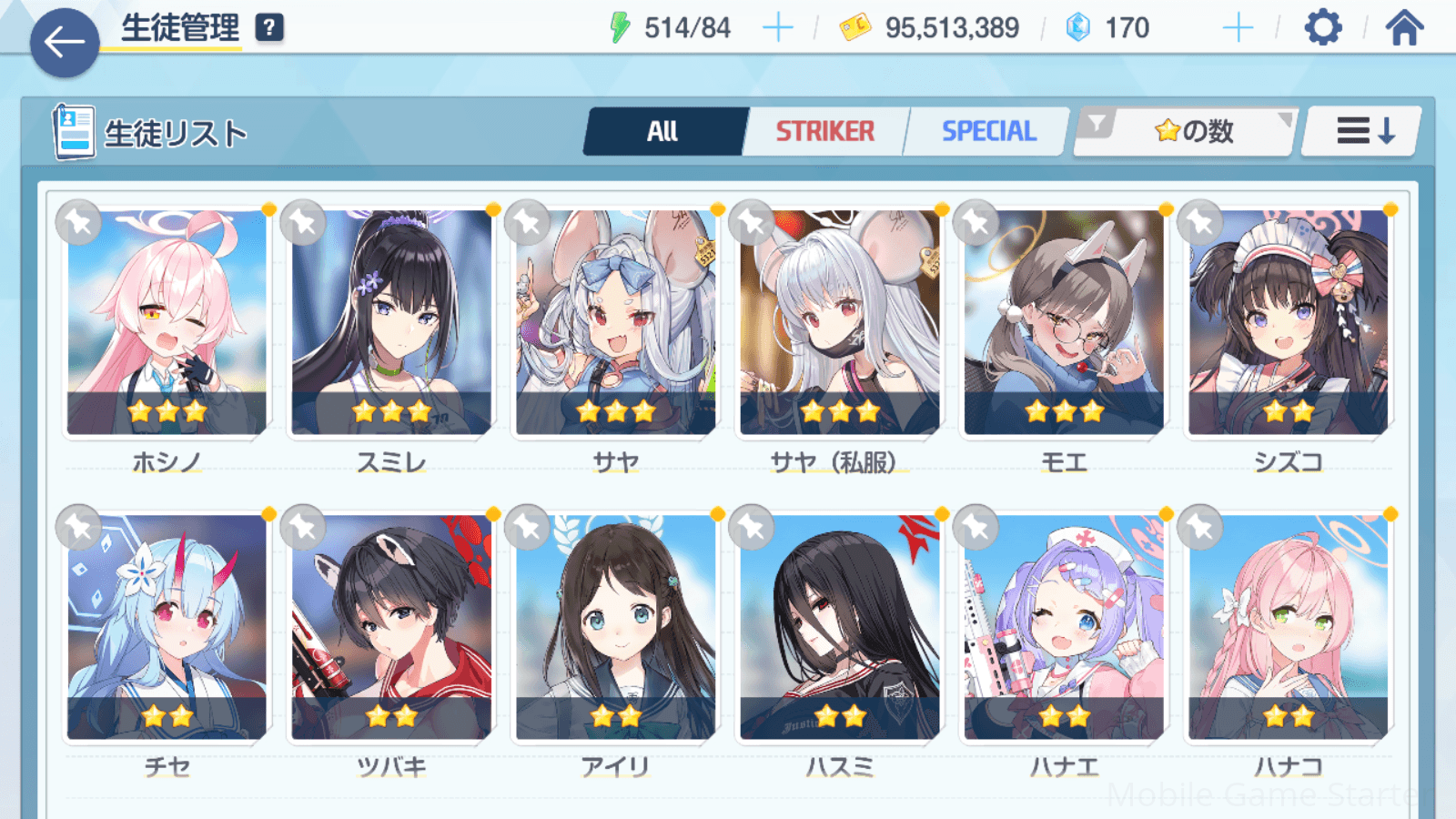Return to the home screen
Viewport: 1456px width, 819px height.
click(x=1404, y=28)
